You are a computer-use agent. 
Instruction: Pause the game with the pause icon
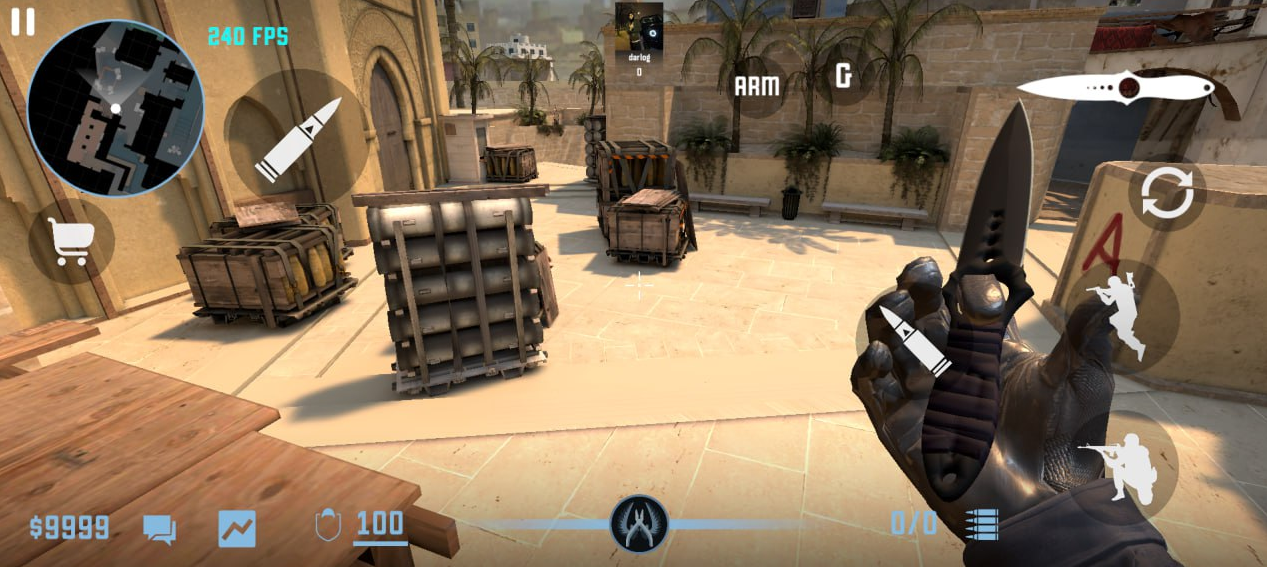click(x=22, y=22)
